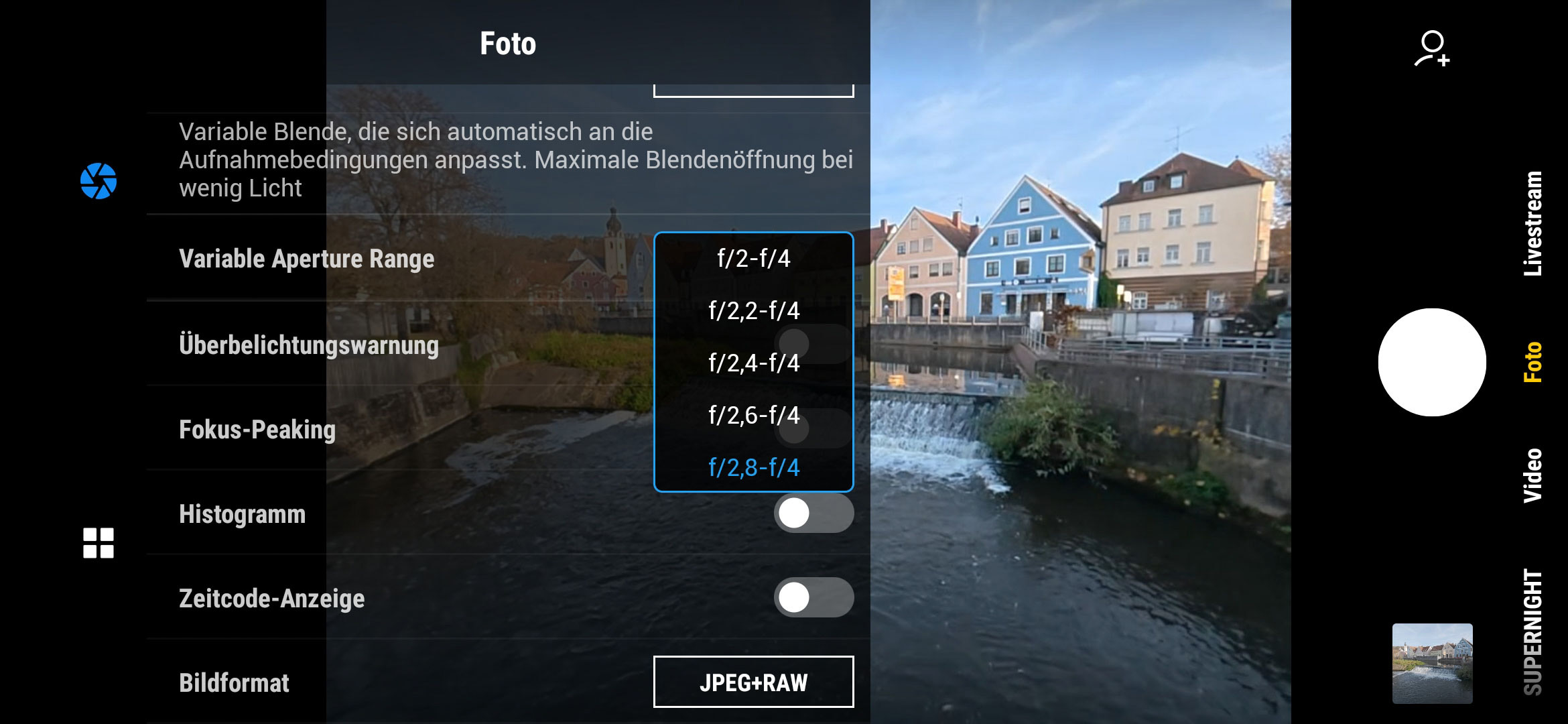Select the f/2-f/4 aperture range
This screenshot has width=1568, height=724.
pyautogui.click(x=753, y=259)
